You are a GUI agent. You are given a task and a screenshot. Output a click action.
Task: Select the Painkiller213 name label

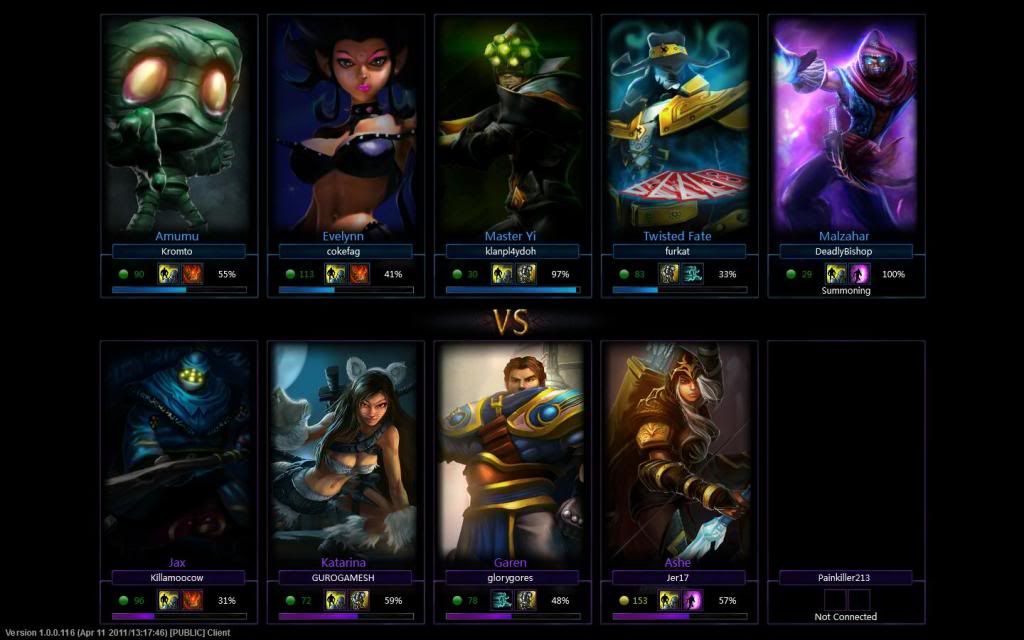(846, 577)
